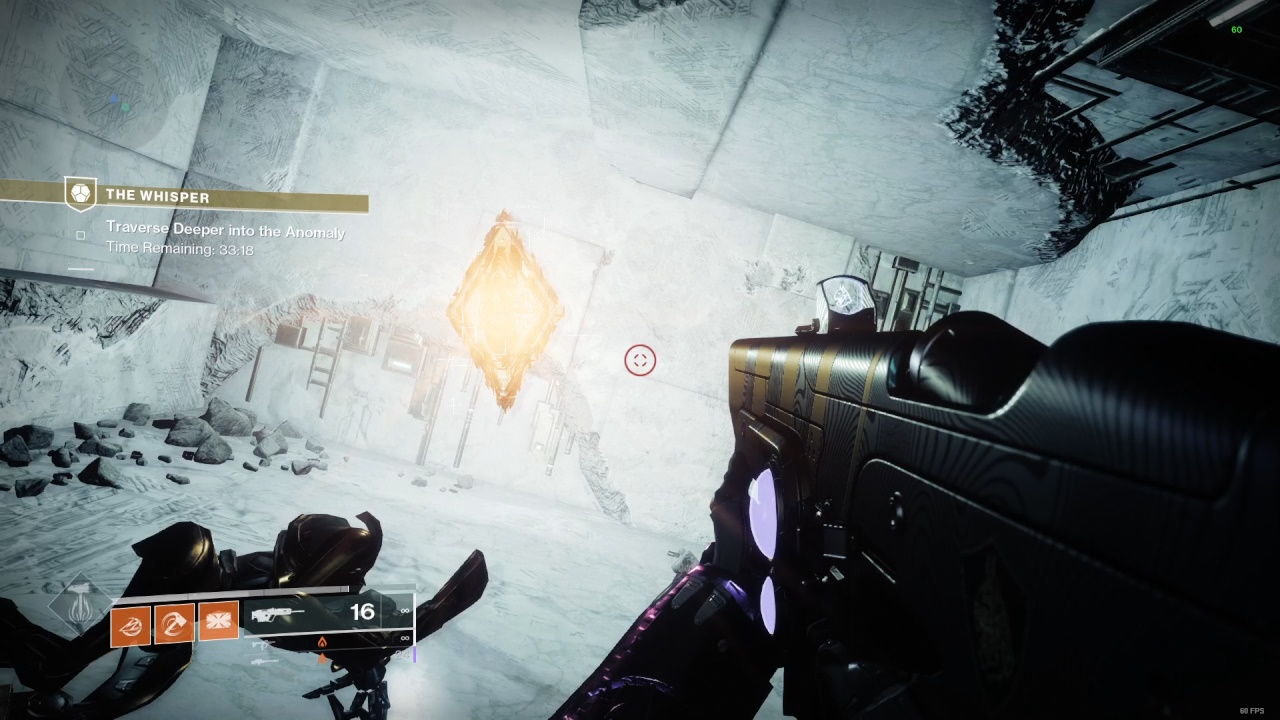The height and width of the screenshot is (720, 1280).
Task: Click the energy weapon silhouette in the weapon list
Action: [262, 646]
